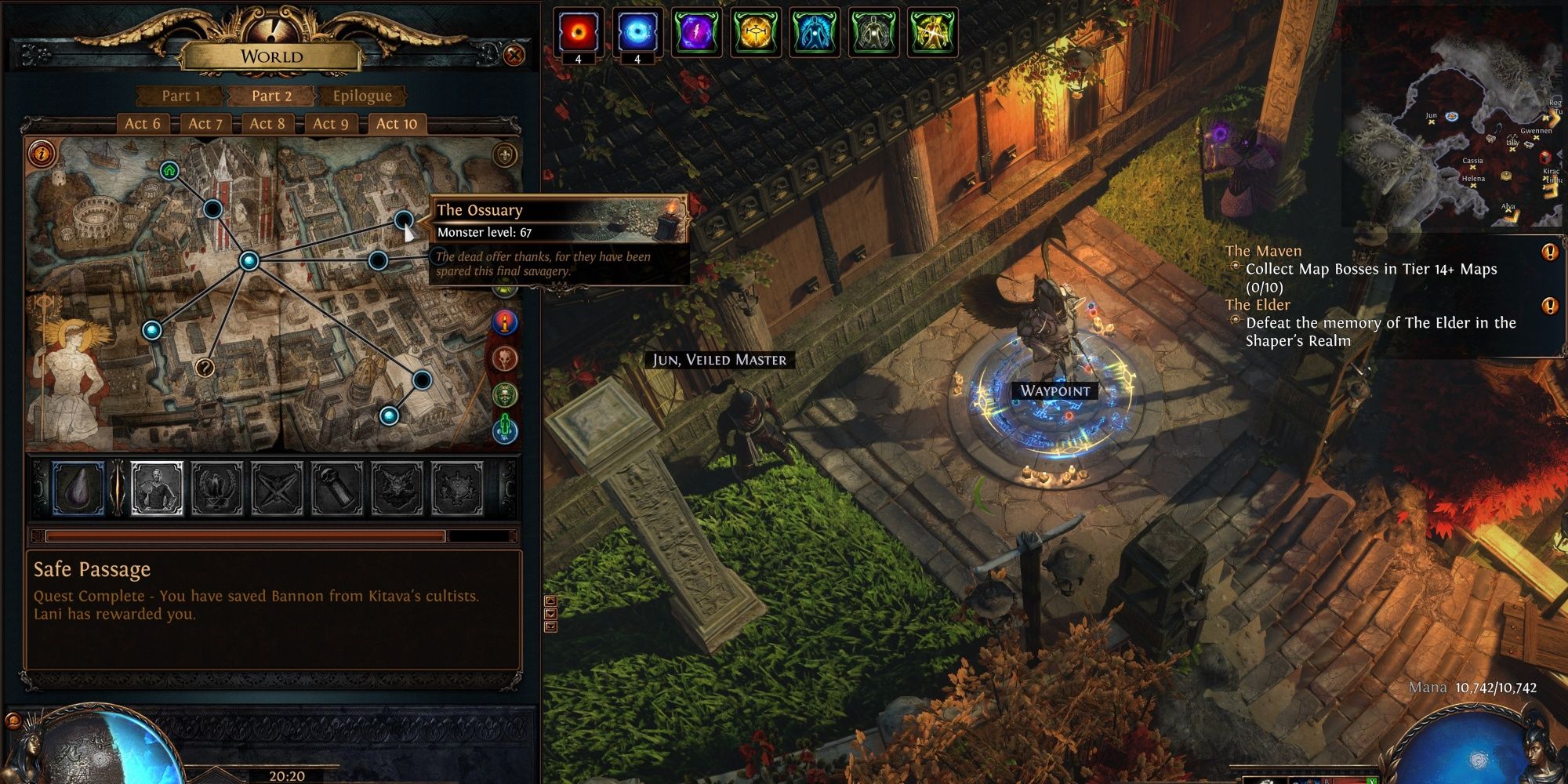Click the green standing figure icon
The width and height of the screenshot is (1568, 784).
tap(505, 428)
